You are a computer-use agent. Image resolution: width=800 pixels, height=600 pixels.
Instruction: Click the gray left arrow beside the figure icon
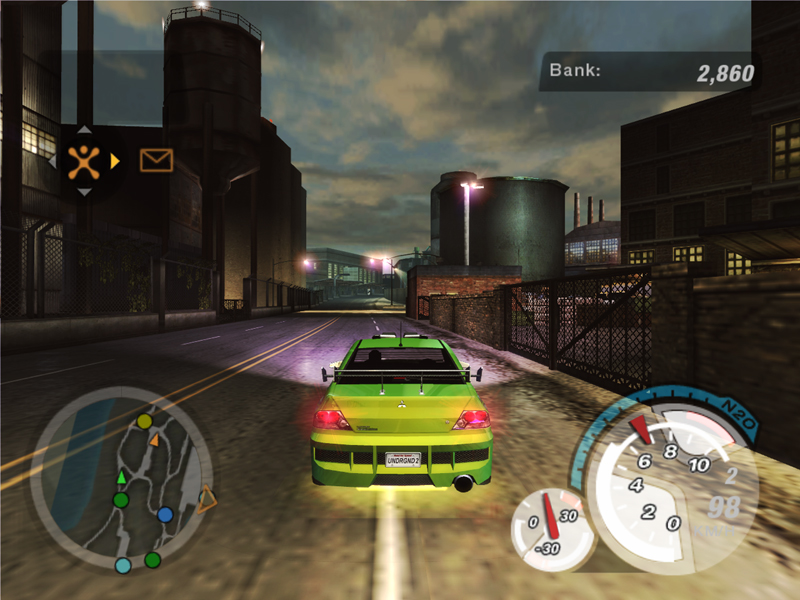click(x=52, y=160)
